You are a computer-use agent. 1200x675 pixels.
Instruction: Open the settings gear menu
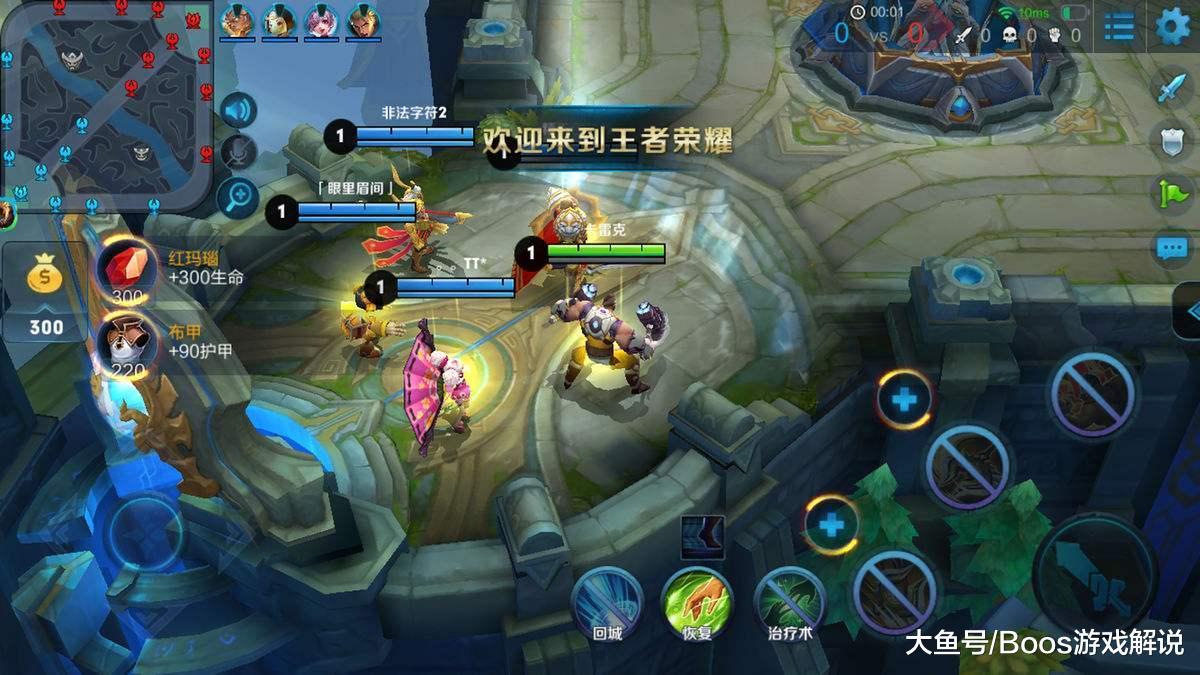coord(1172,27)
